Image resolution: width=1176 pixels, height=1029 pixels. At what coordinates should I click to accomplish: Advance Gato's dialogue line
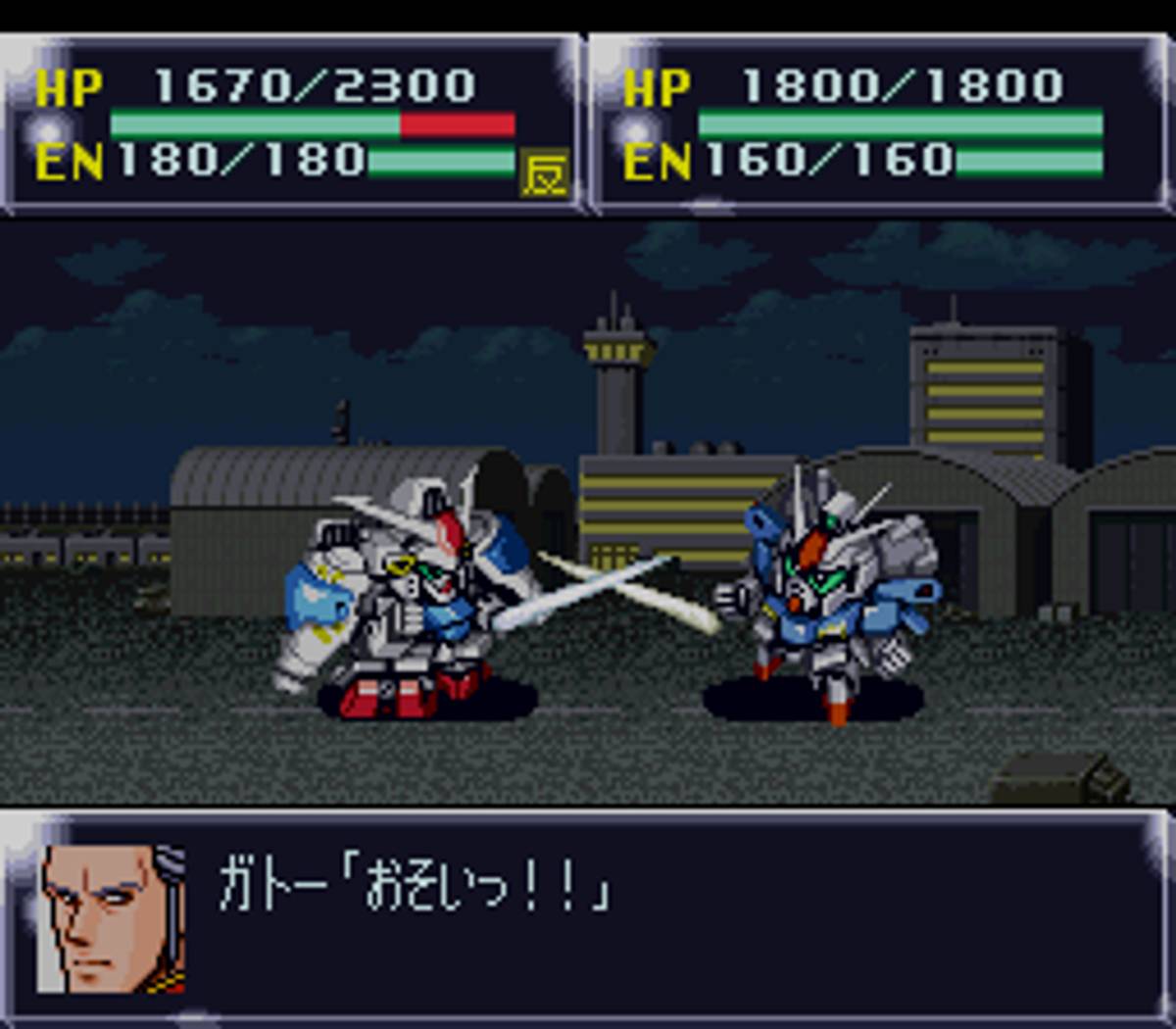[414, 886]
